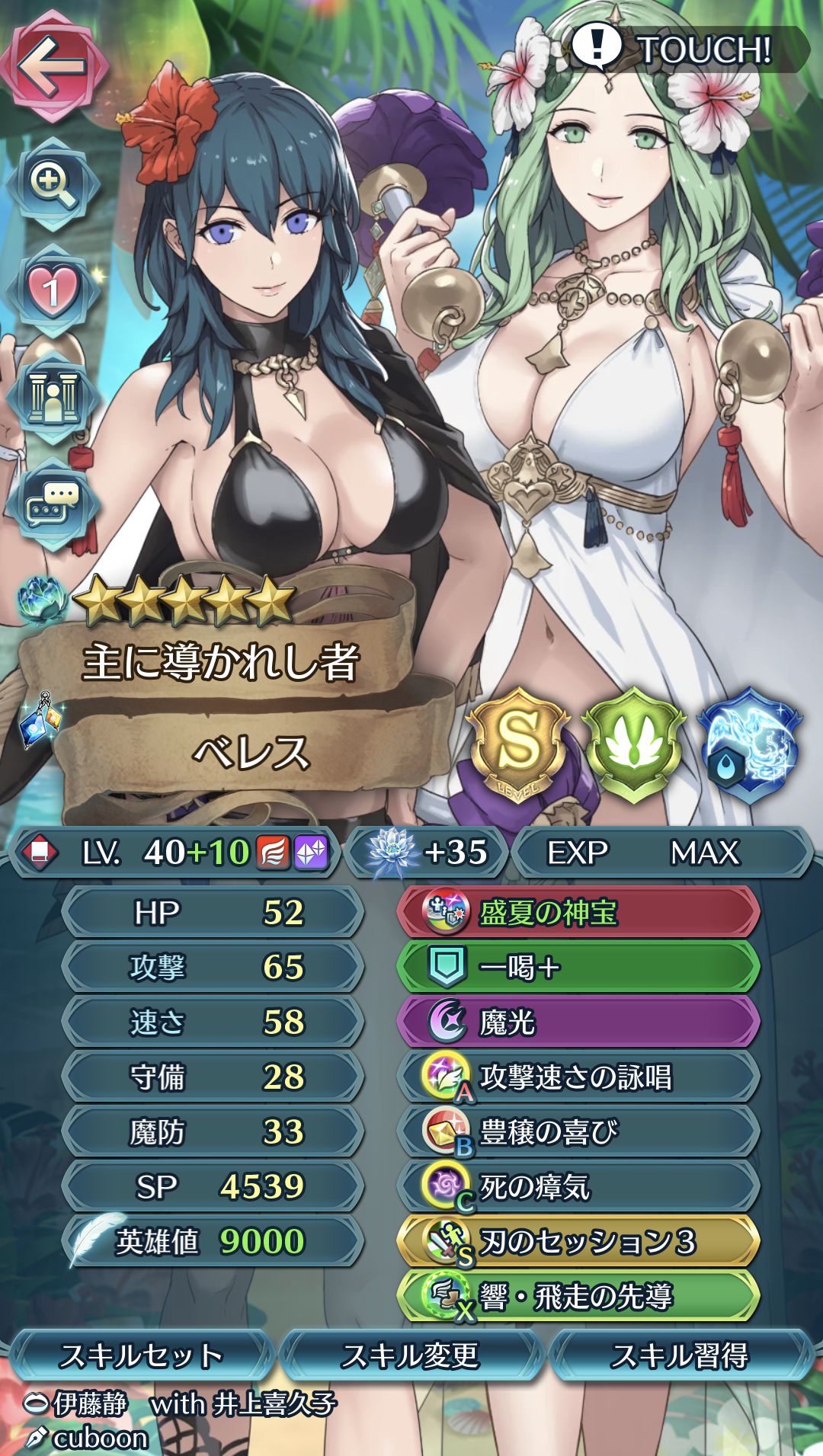Select the 魔光 special skill
Image resolution: width=823 pixels, height=1456 pixels.
tap(578, 1022)
